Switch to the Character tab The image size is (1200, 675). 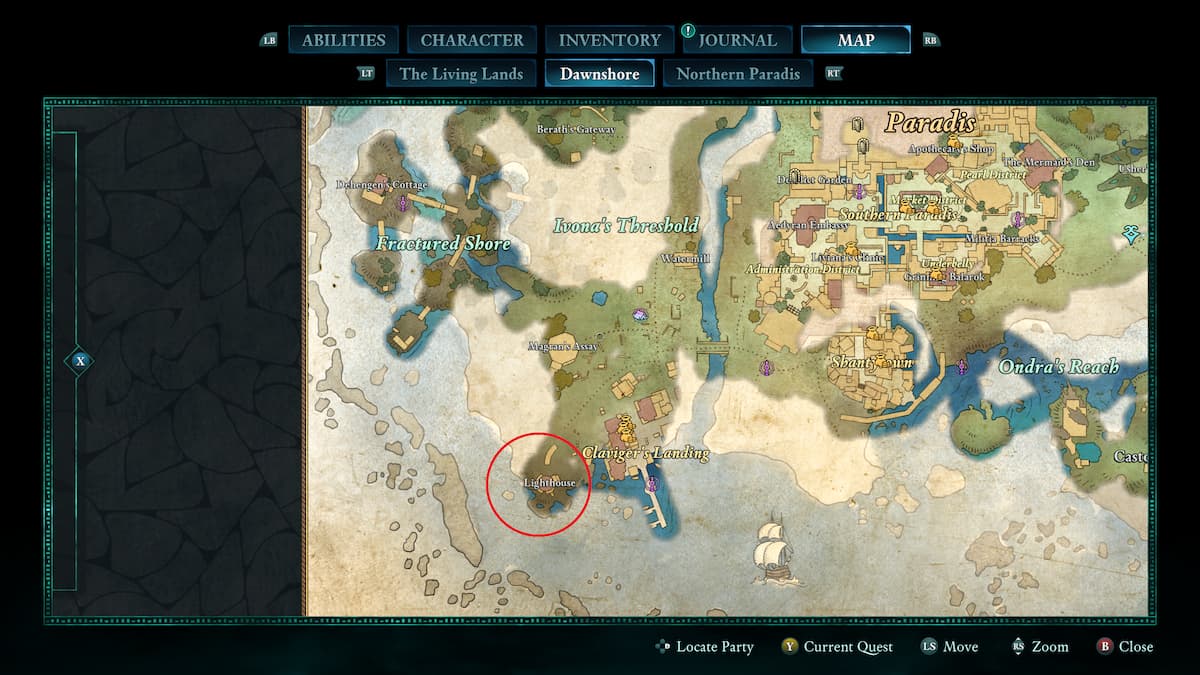tap(472, 40)
